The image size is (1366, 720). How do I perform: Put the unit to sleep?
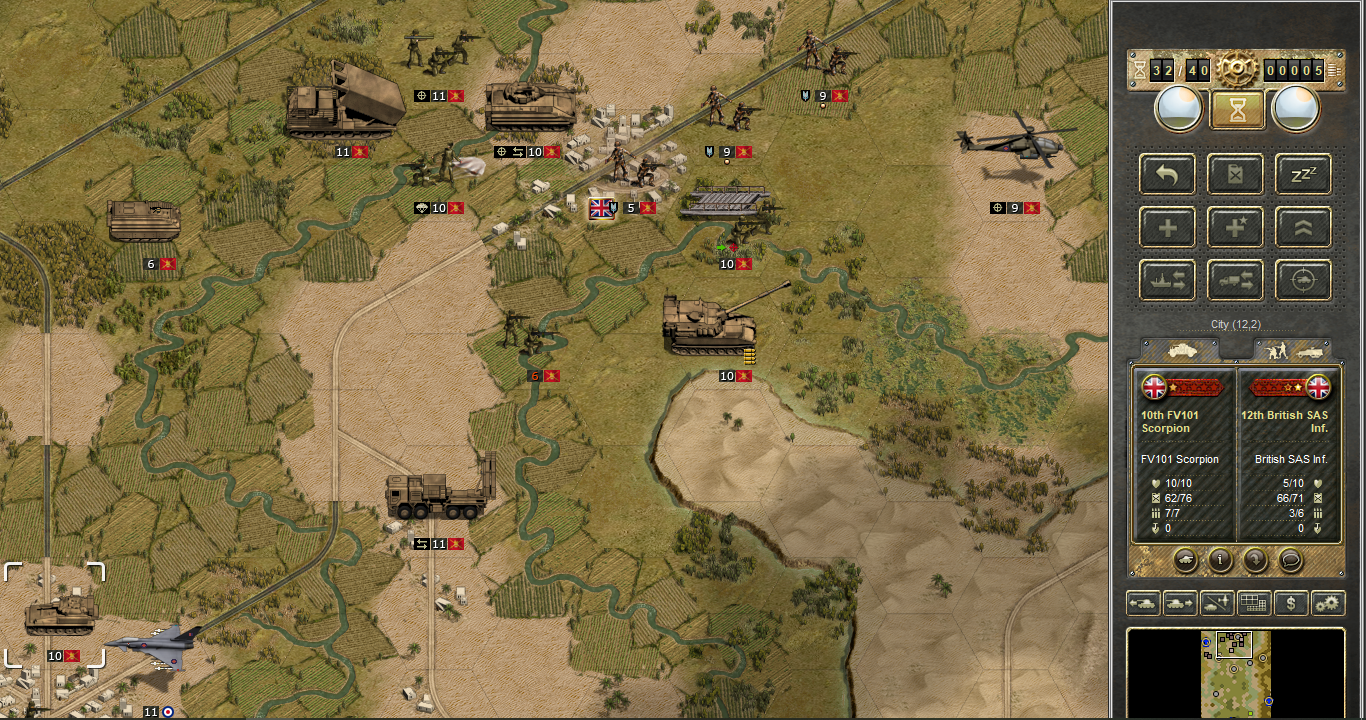coord(1303,174)
